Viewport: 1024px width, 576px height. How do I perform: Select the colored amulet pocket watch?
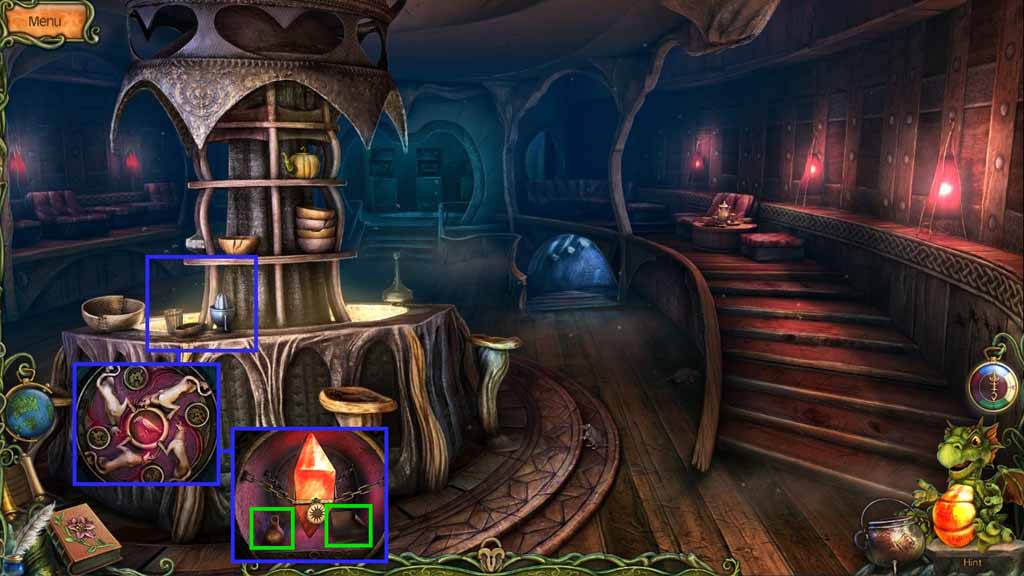[x=991, y=386]
